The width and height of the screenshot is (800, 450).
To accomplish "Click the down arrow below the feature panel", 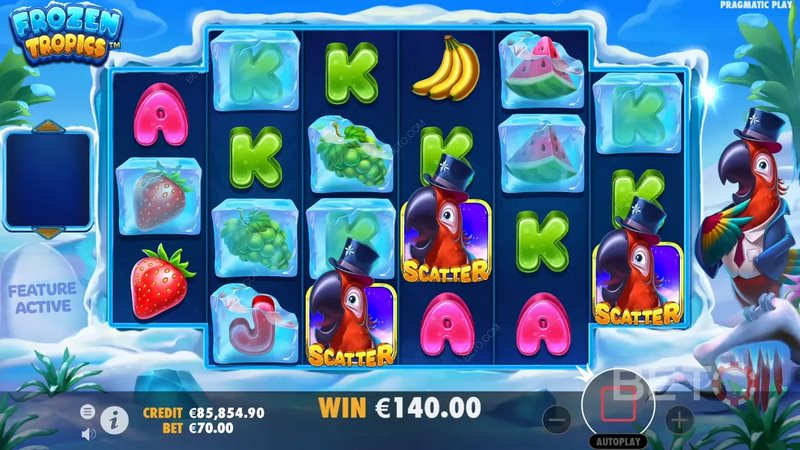I will click(46, 233).
